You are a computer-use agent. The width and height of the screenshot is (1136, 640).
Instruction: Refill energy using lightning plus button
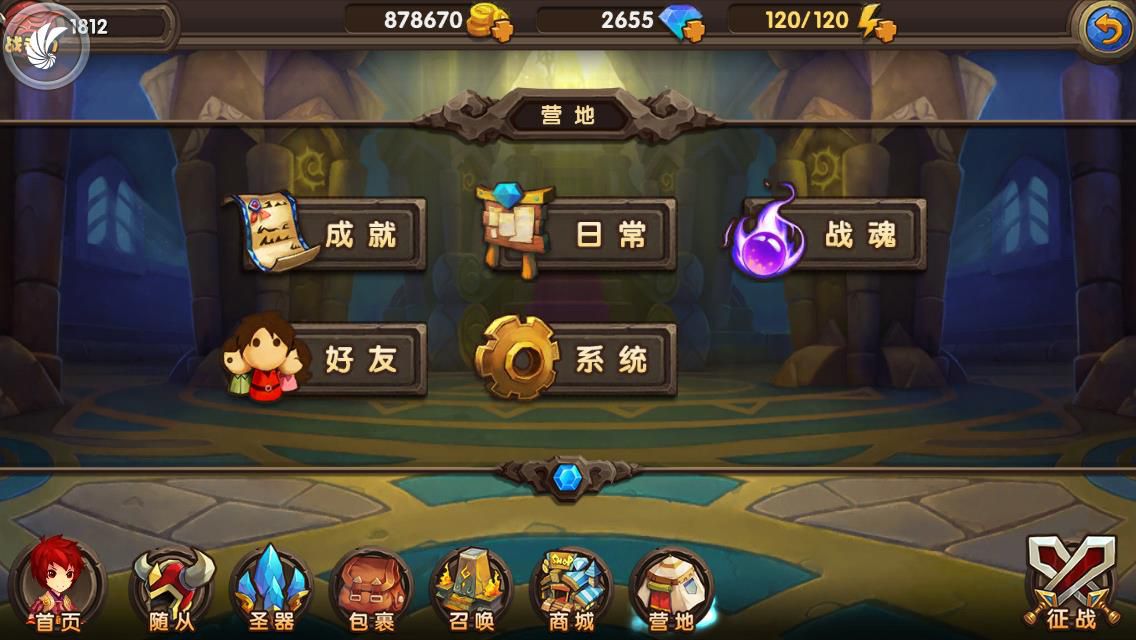[884, 29]
